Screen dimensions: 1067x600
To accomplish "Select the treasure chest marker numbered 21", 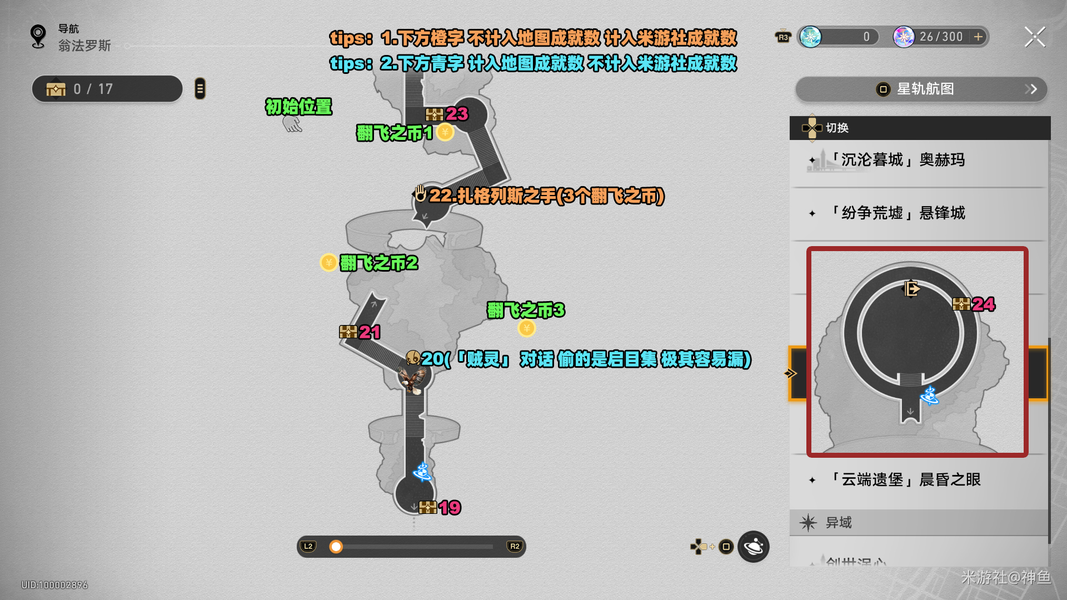I will coord(349,332).
